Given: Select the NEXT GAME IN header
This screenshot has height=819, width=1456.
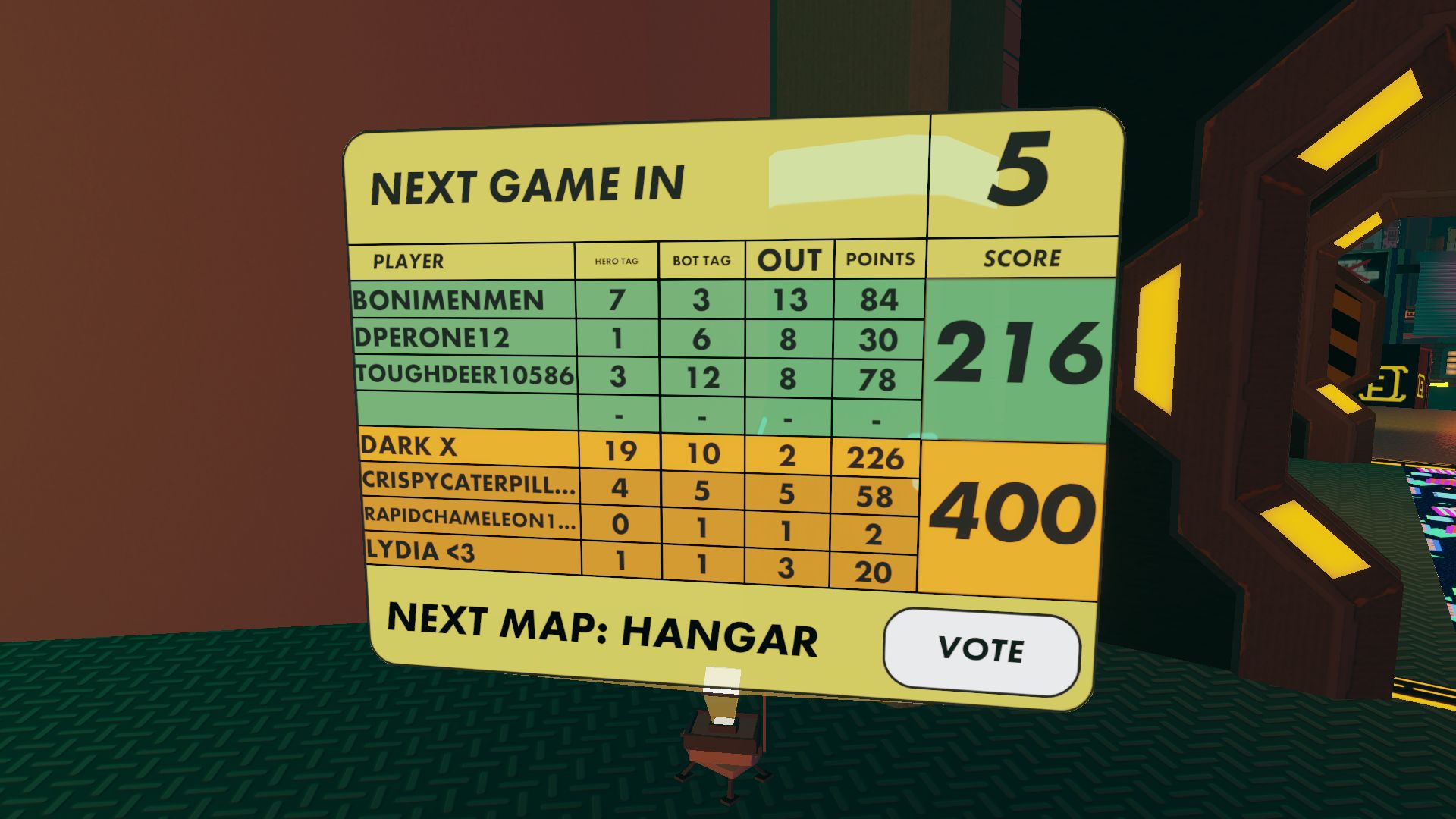Looking at the screenshot, I should point(527,182).
